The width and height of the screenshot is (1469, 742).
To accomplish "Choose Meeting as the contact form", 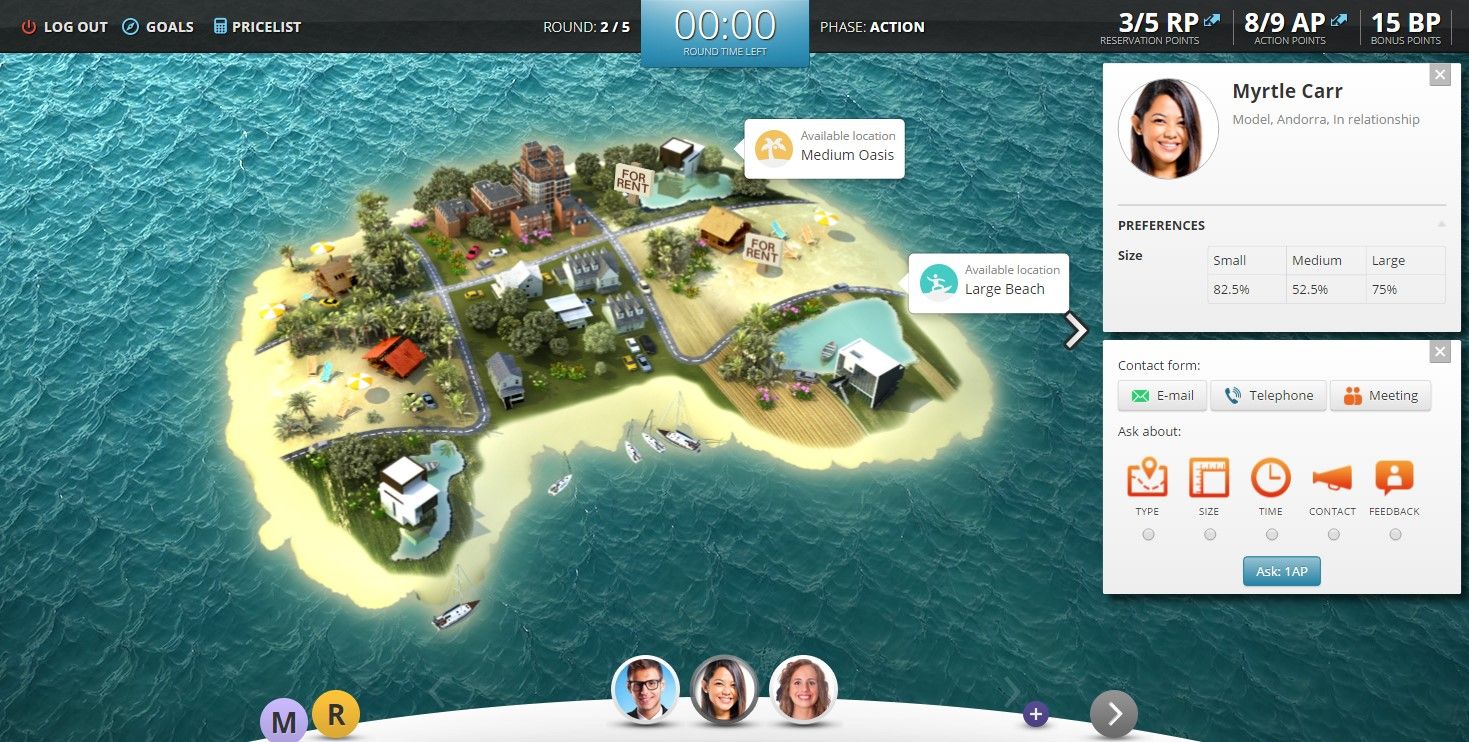I will pyautogui.click(x=1380, y=395).
